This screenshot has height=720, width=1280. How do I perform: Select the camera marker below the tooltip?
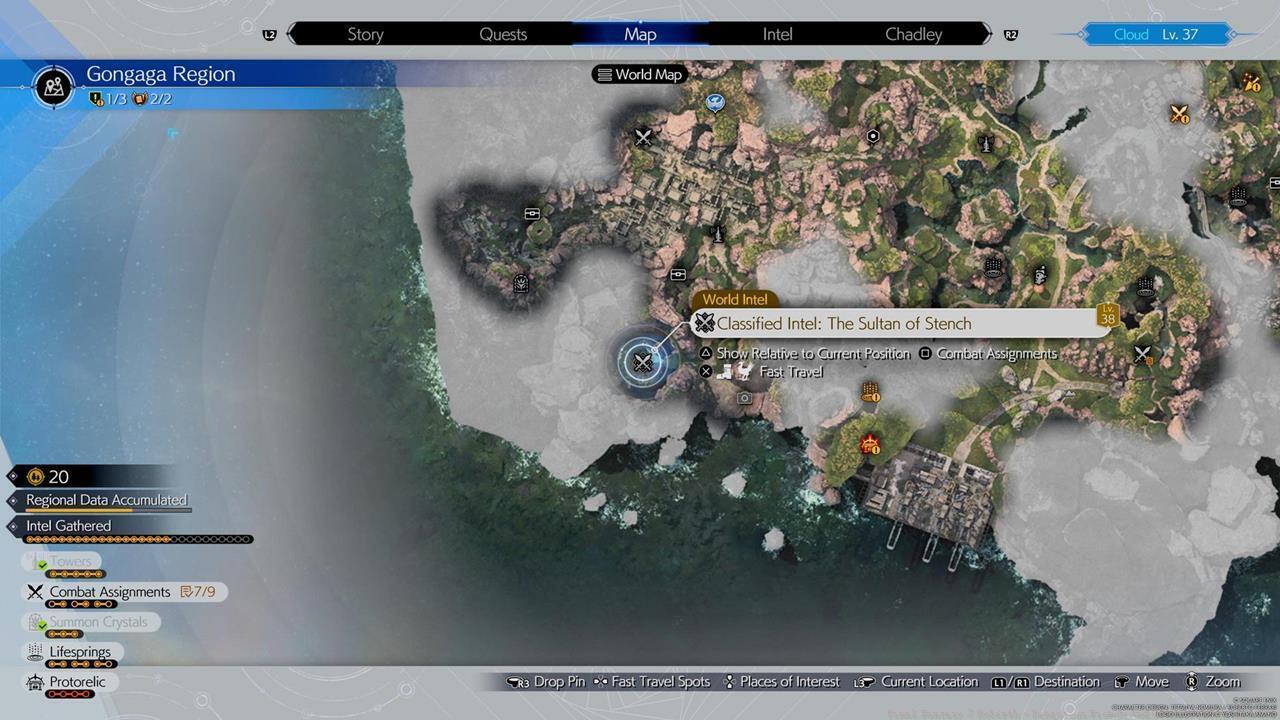coord(745,398)
